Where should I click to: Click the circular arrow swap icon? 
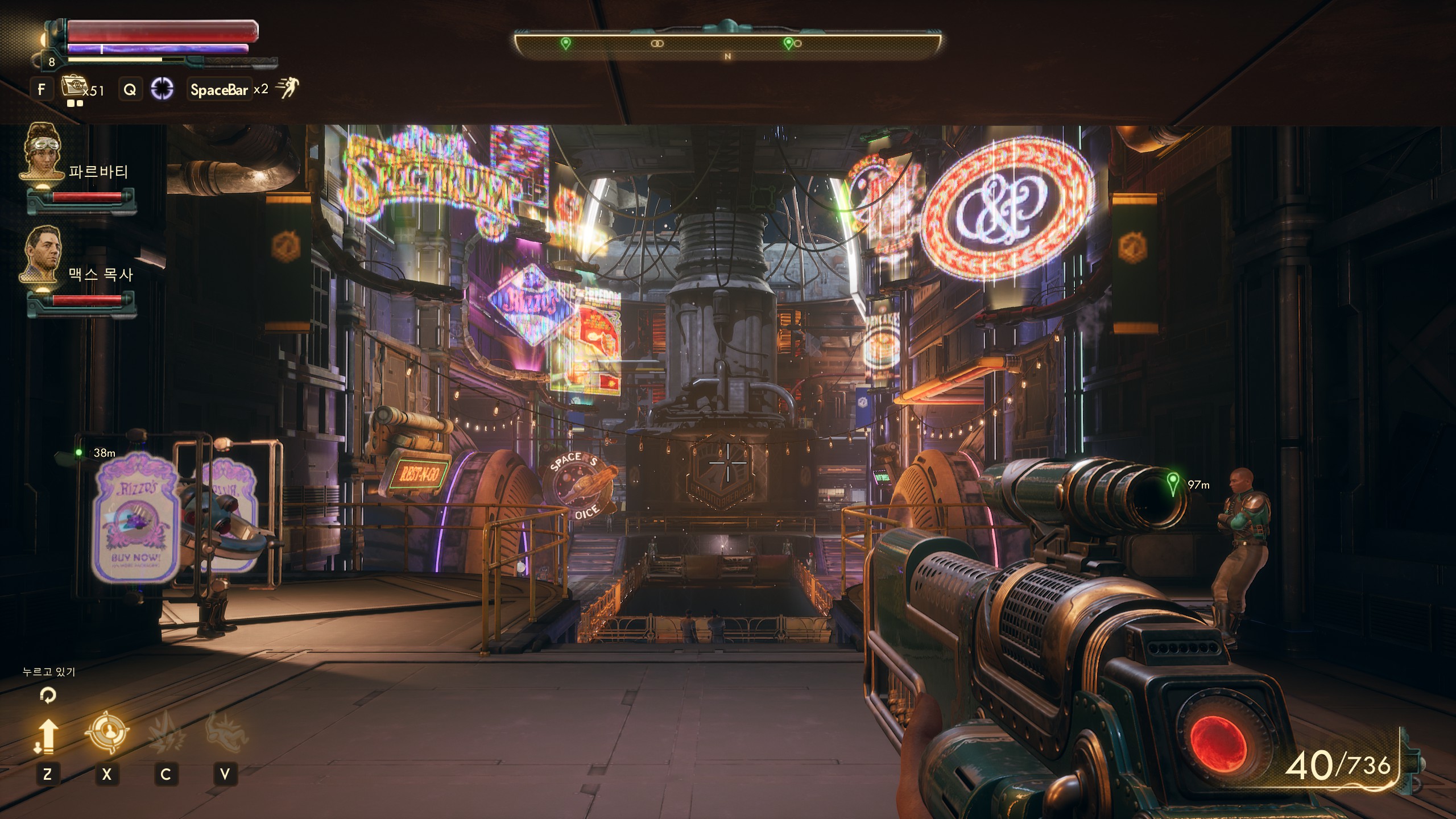pyautogui.click(x=48, y=695)
